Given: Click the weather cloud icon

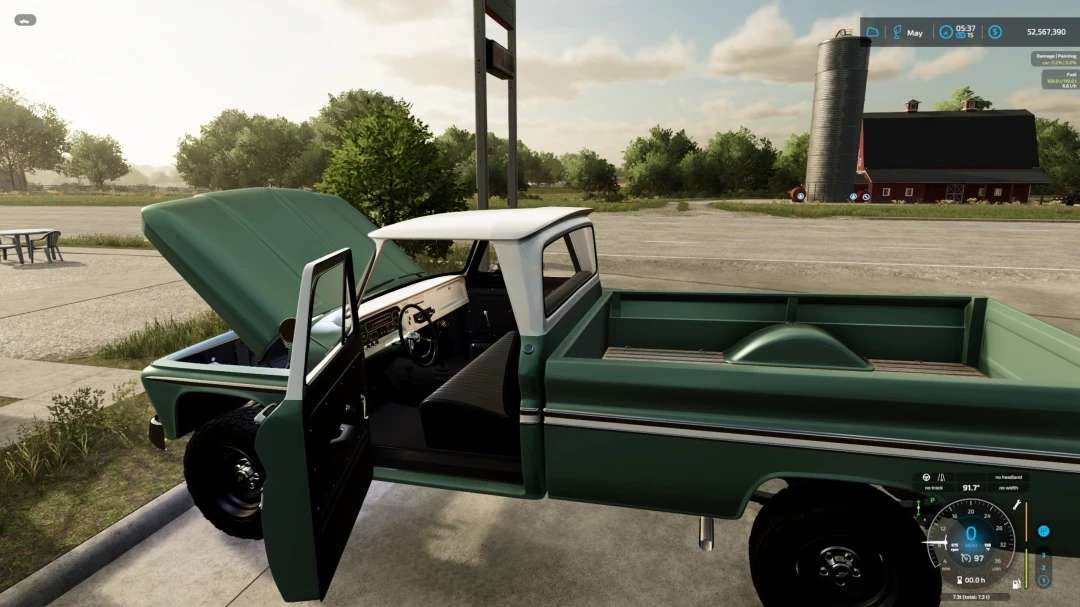Looking at the screenshot, I should (872, 32).
